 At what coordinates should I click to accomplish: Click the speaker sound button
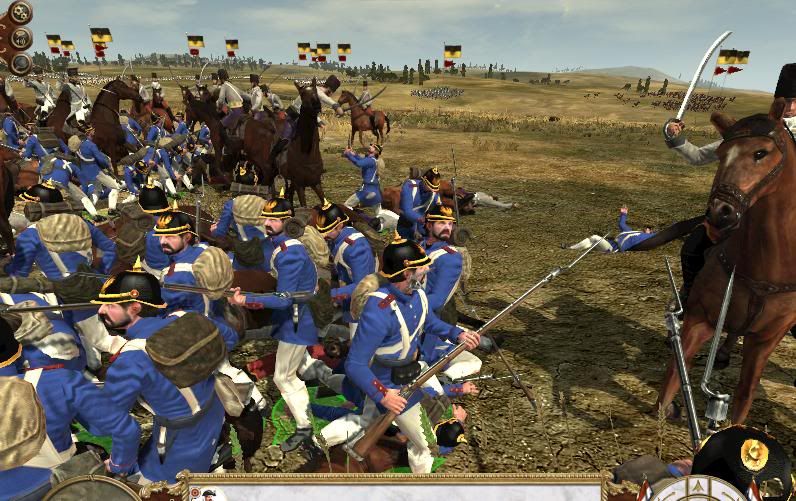click(19, 39)
